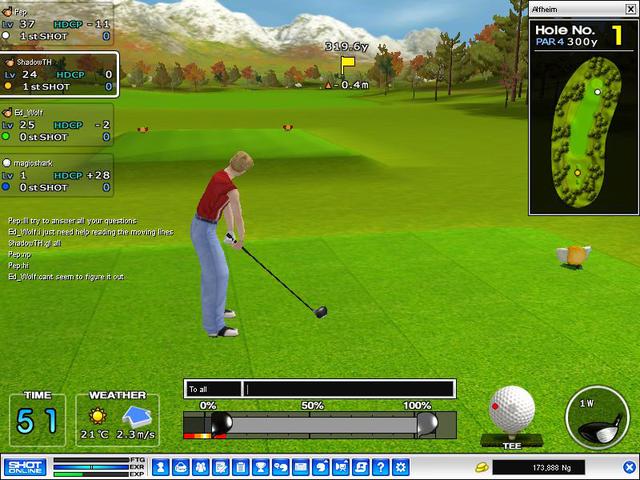The image size is (640, 480).
Task: Select the 1W driver club icon
Action: click(598, 415)
